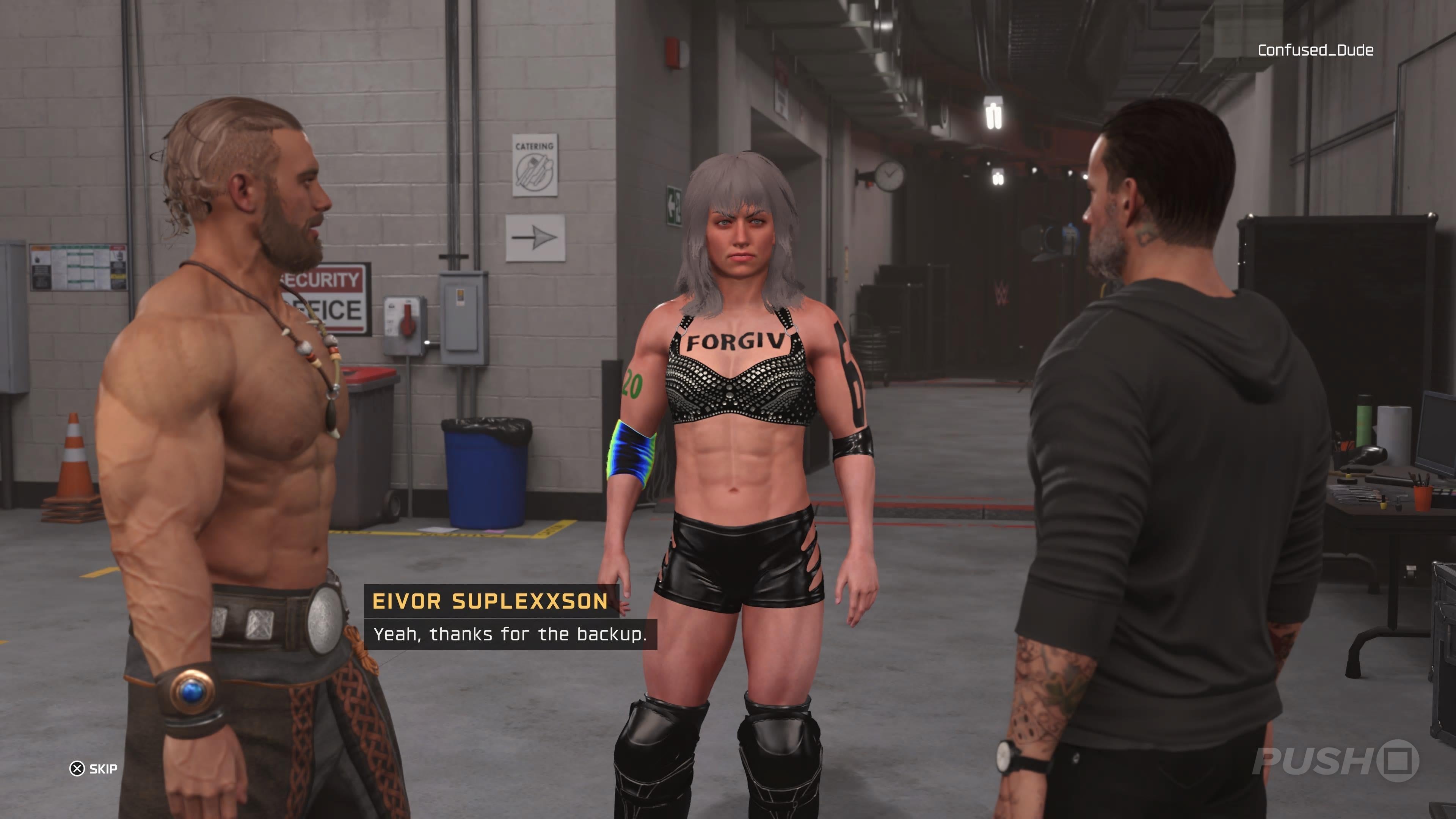Skip the backstage cutscene dialogue

click(x=94, y=769)
